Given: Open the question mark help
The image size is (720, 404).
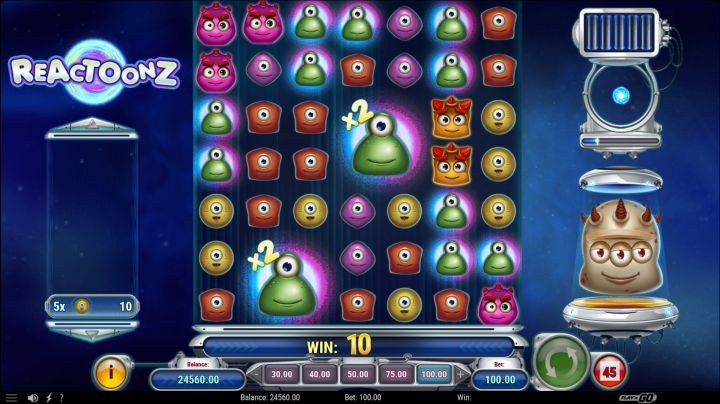Looking at the screenshot, I should tap(61, 398).
